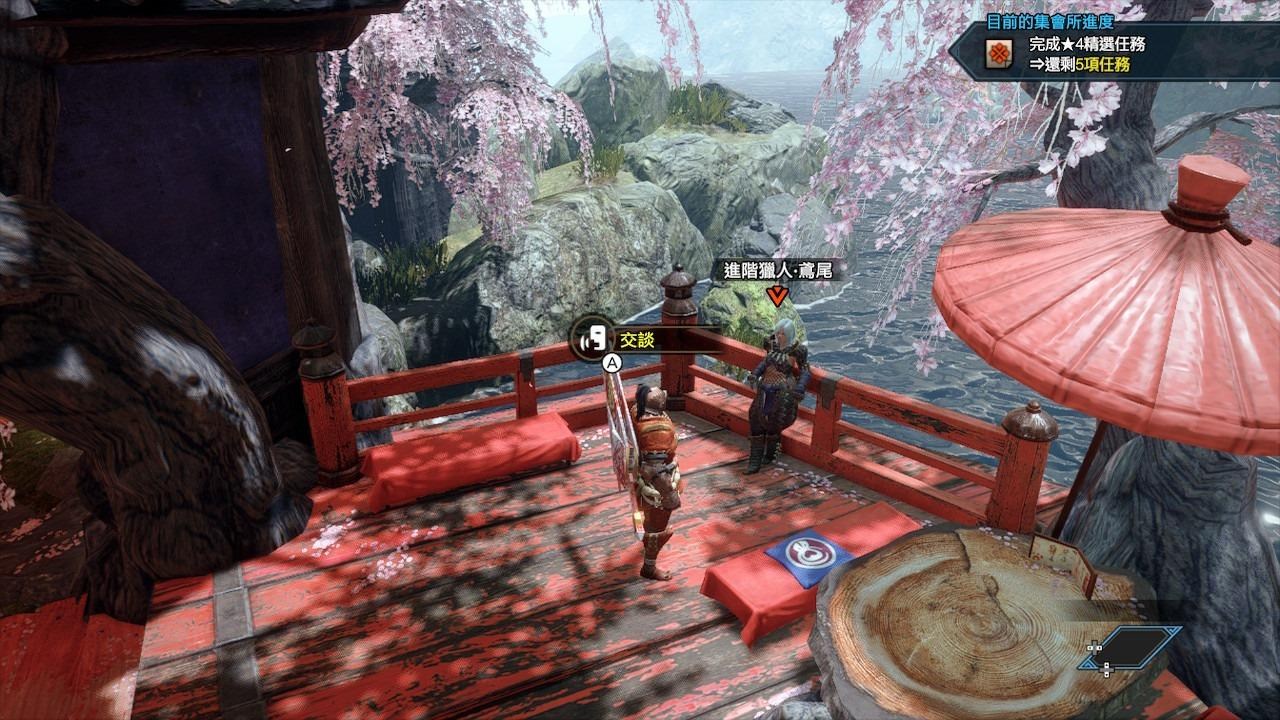This screenshot has height=720, width=1280.
Task: Open the diamond-shaped action bar icon
Action: click(x=1134, y=647)
